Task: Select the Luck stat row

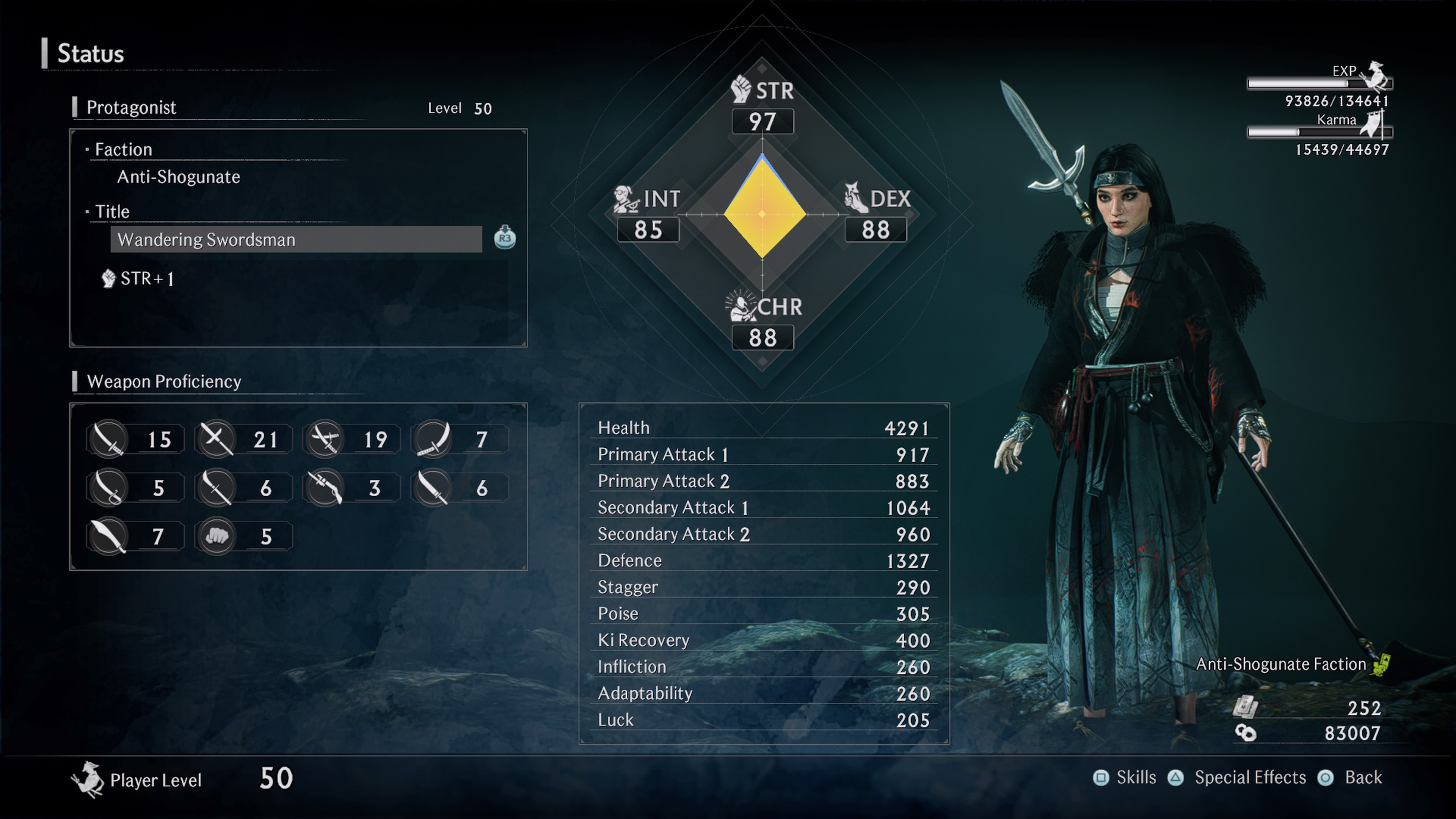Action: (764, 720)
